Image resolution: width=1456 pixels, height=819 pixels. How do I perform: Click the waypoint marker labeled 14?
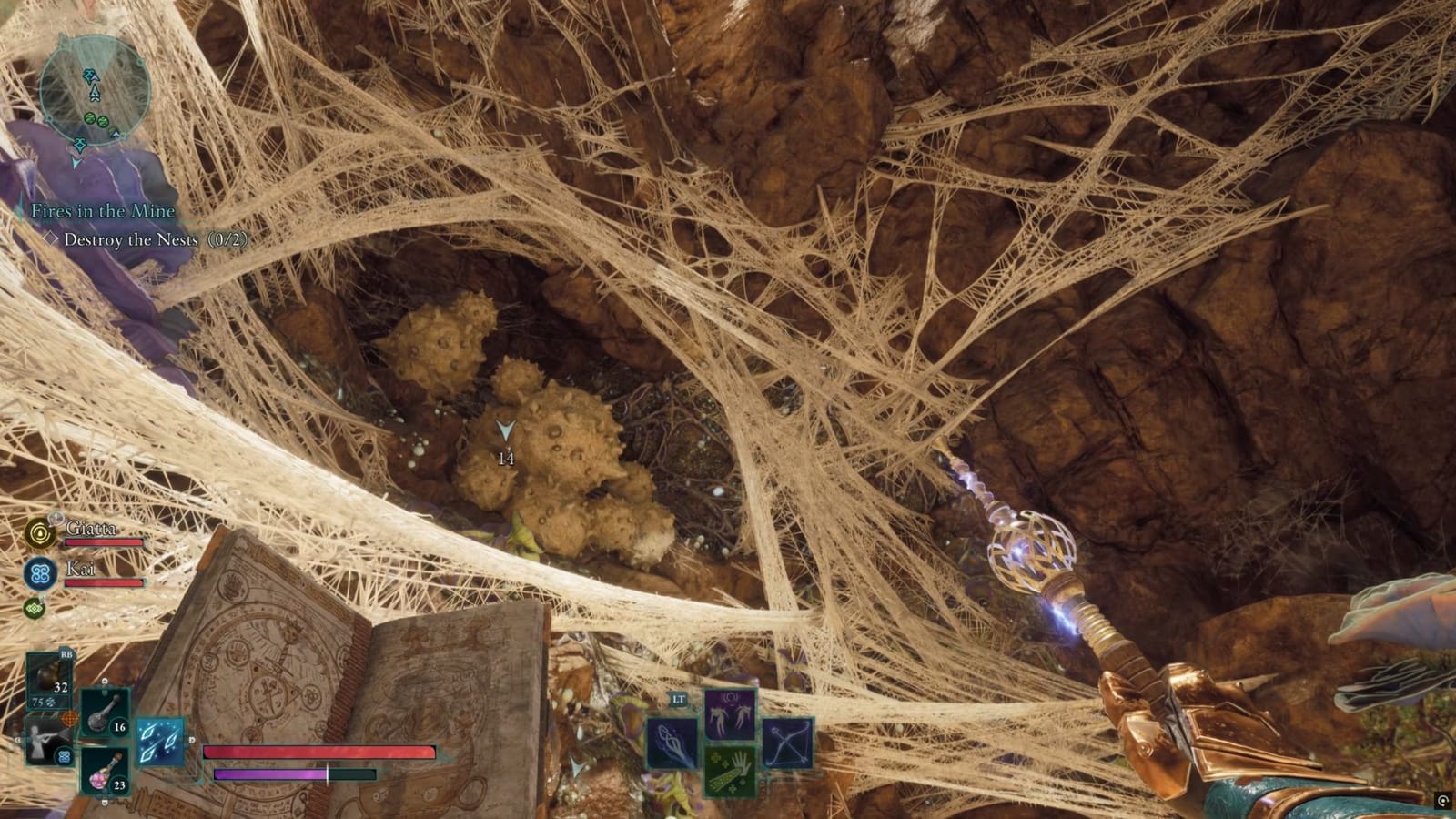click(505, 435)
